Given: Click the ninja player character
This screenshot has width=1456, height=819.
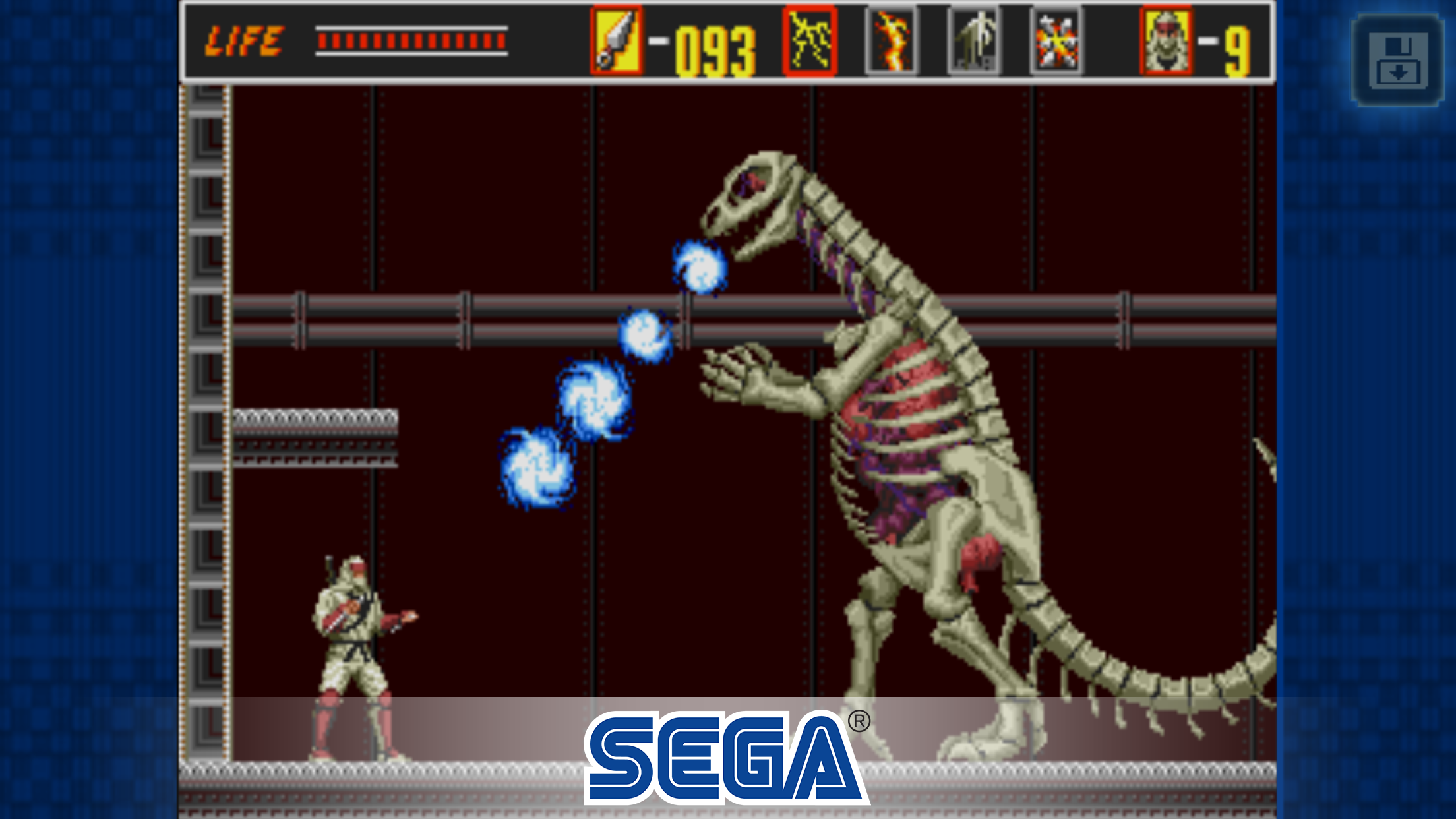Looking at the screenshot, I should (359, 653).
